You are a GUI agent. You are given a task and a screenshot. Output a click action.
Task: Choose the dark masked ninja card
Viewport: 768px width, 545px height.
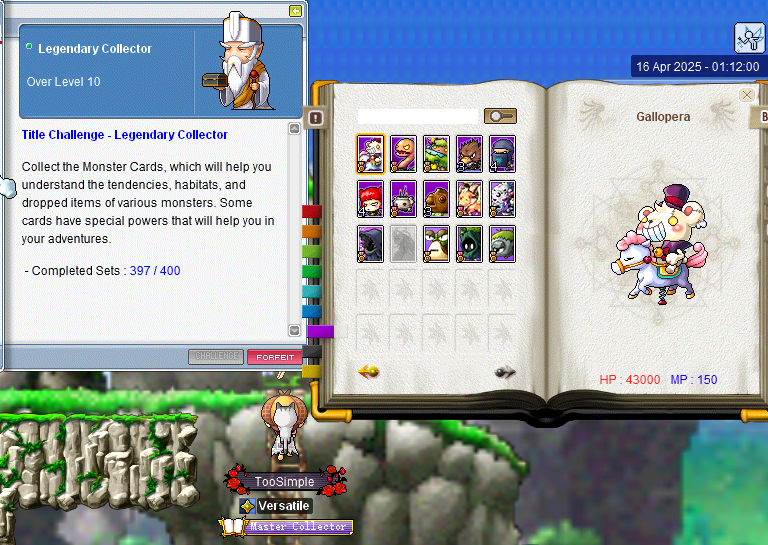[x=502, y=154]
